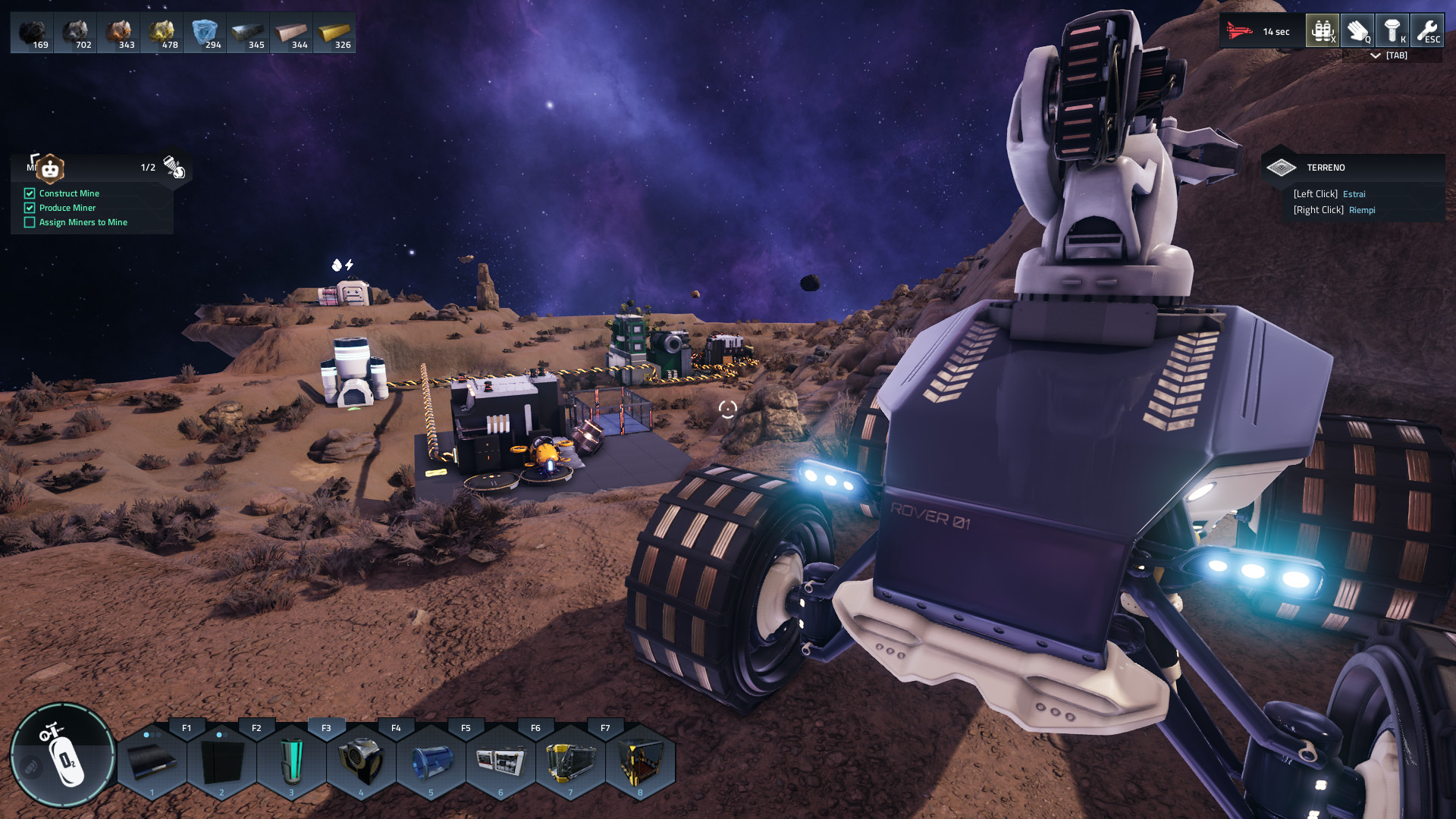Click the robot icon on the mission panel
This screenshot has width=1456, height=819.
click(x=49, y=168)
